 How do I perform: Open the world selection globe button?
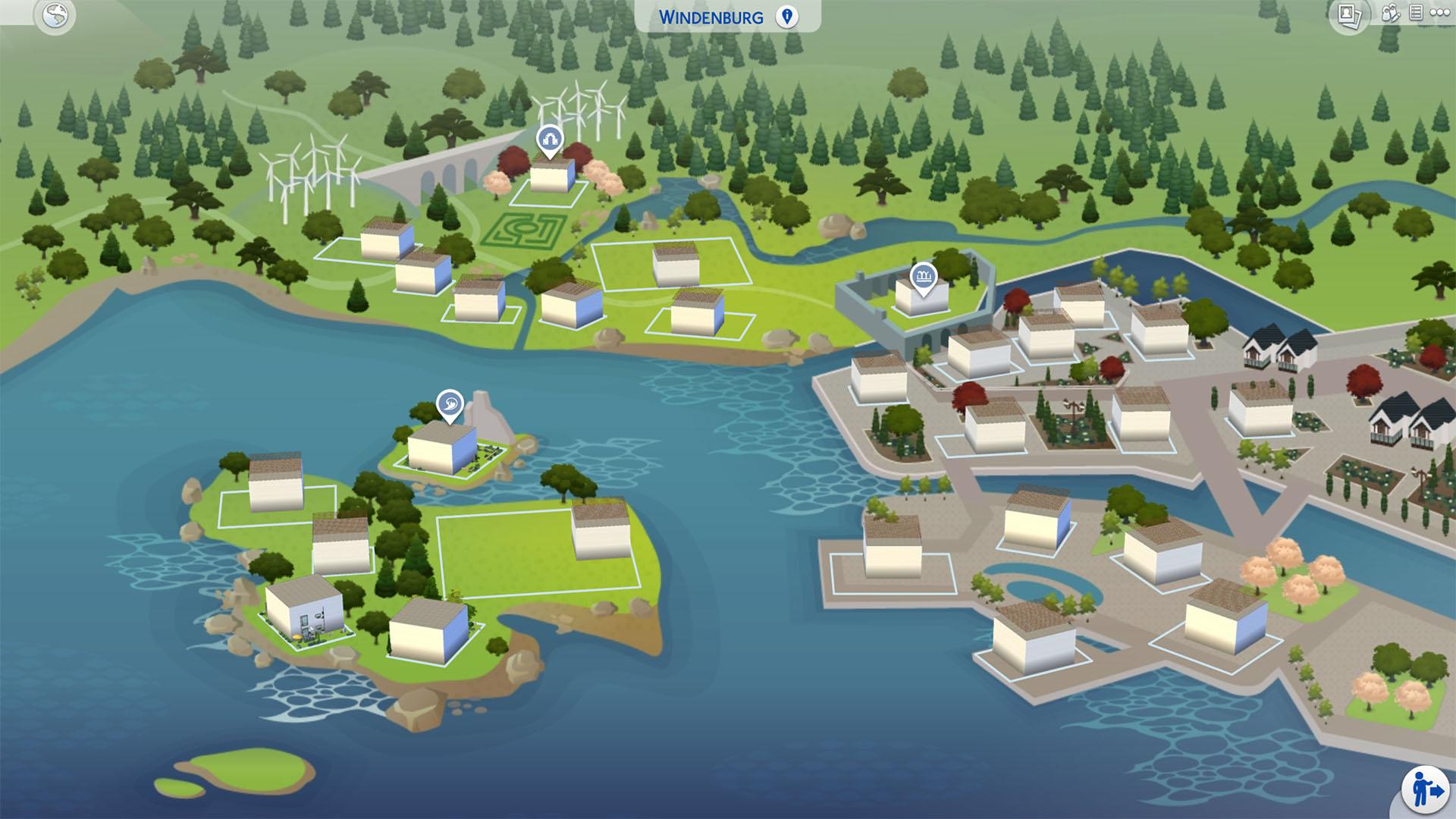[55, 16]
